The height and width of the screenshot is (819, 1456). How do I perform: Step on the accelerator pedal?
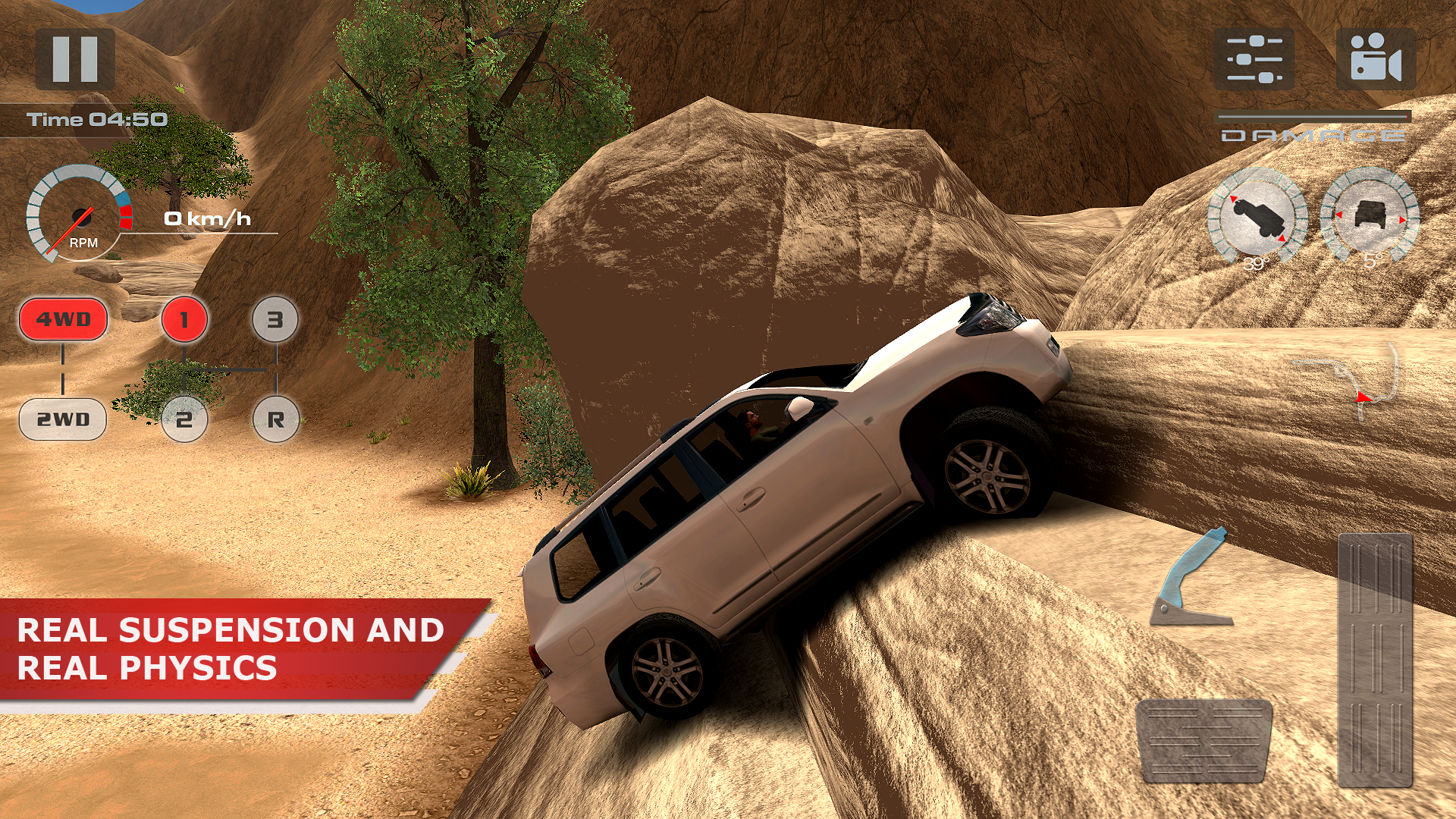1375,660
